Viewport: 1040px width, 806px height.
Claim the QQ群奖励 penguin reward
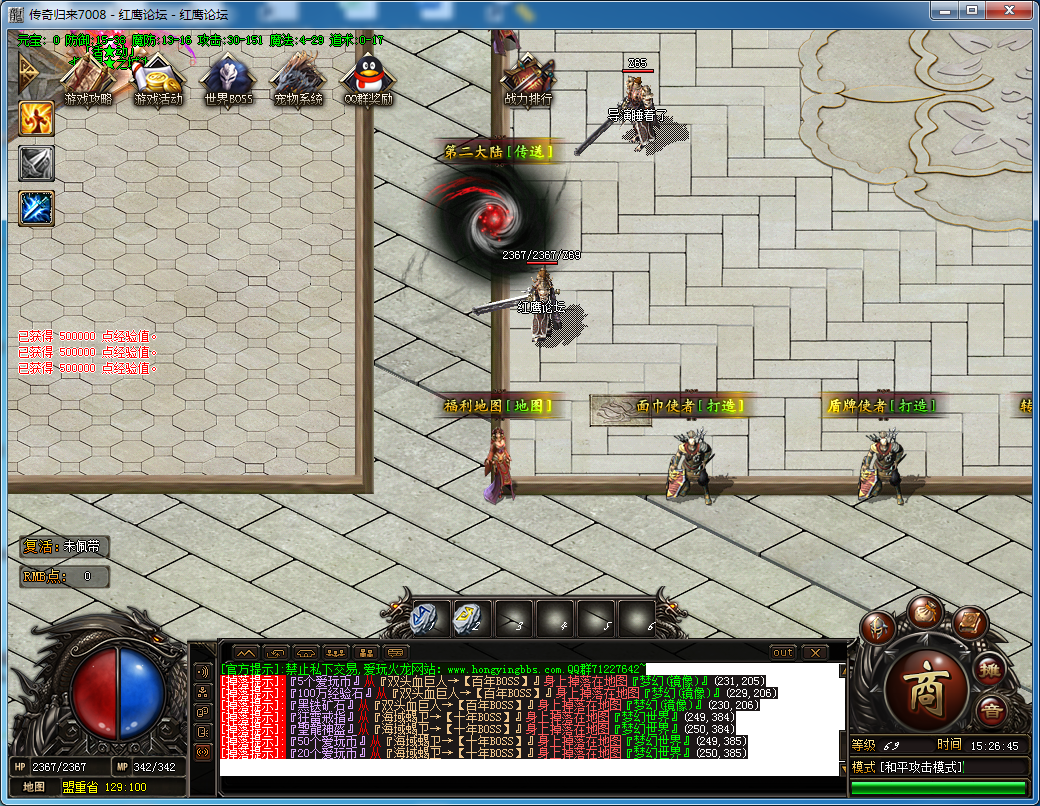367,78
